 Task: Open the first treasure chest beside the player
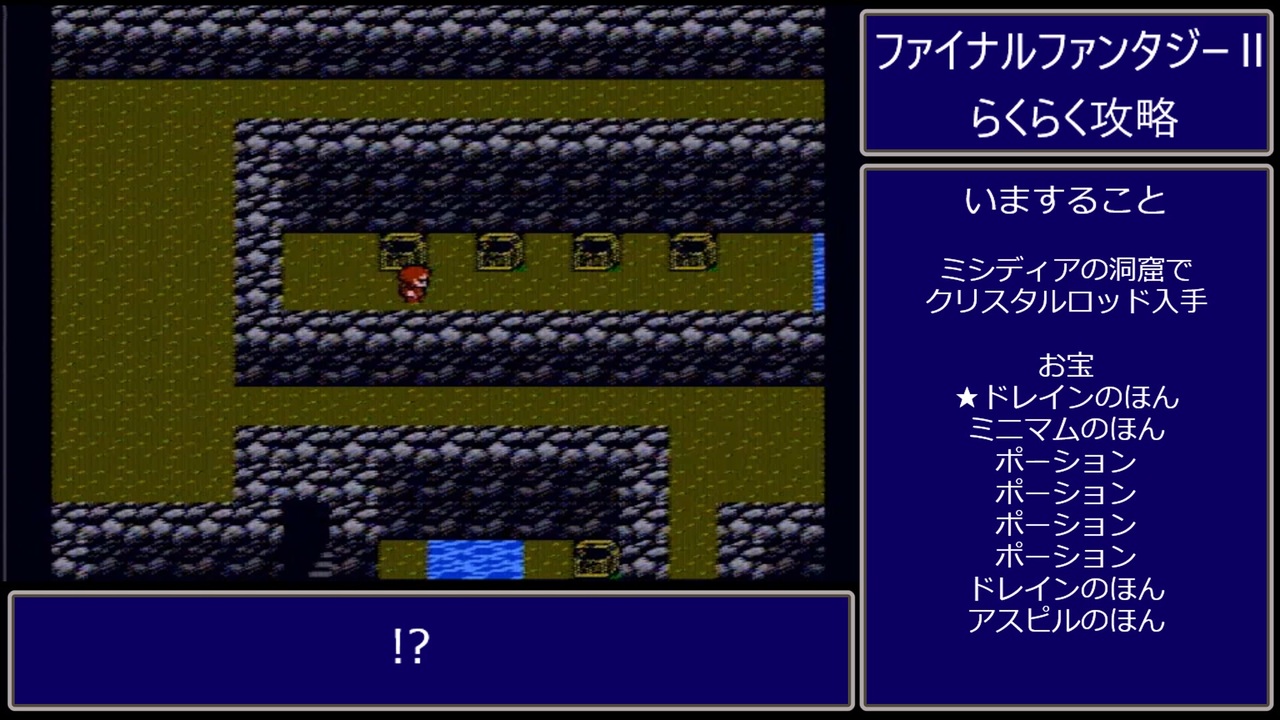click(x=403, y=253)
